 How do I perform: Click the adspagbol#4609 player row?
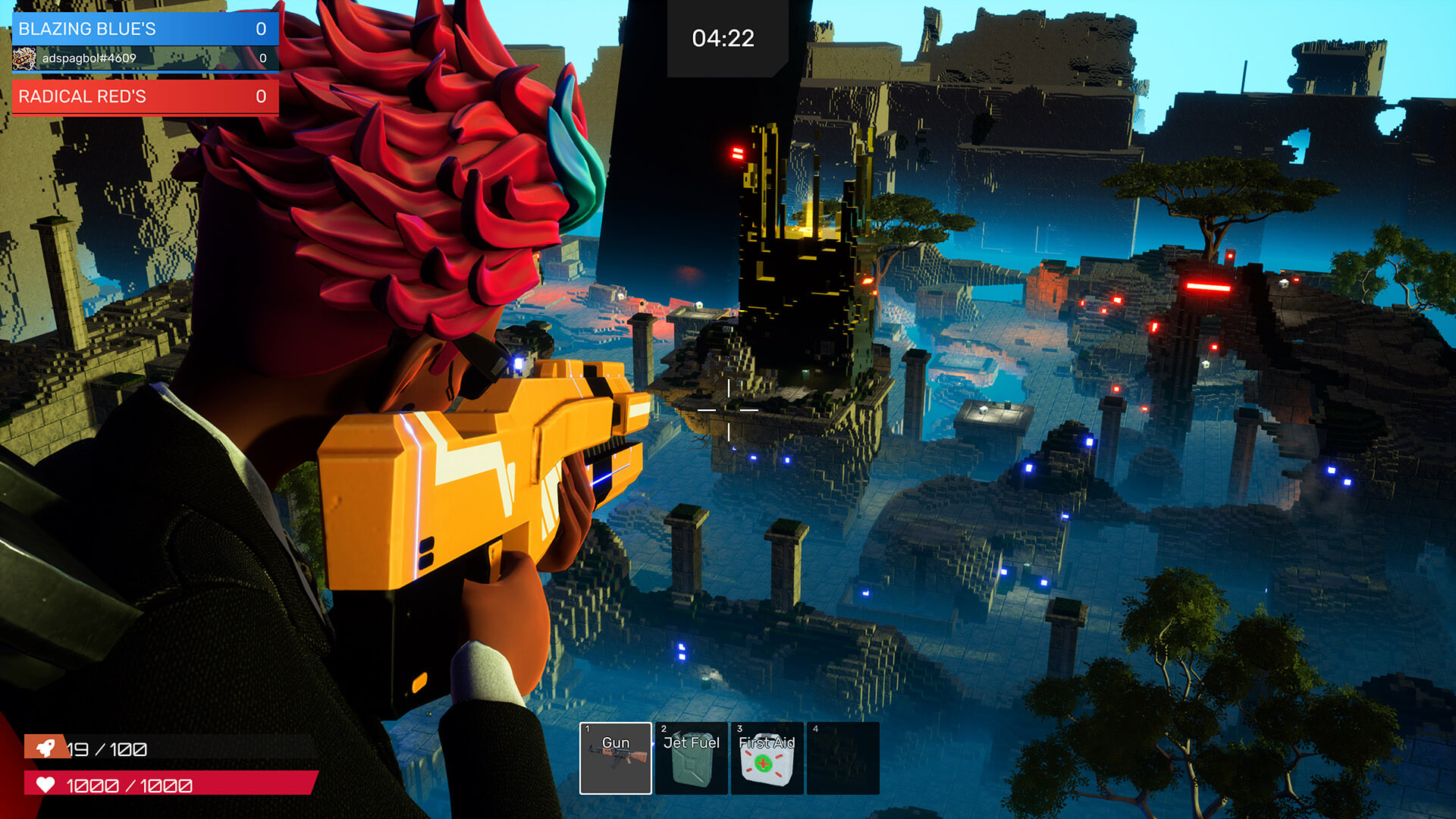coord(145,58)
